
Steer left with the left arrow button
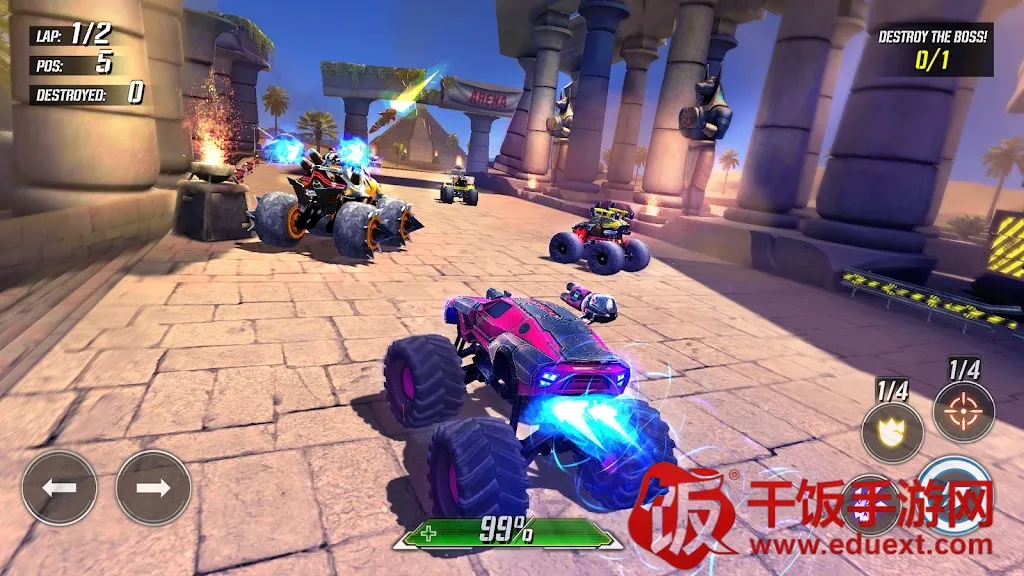point(59,488)
